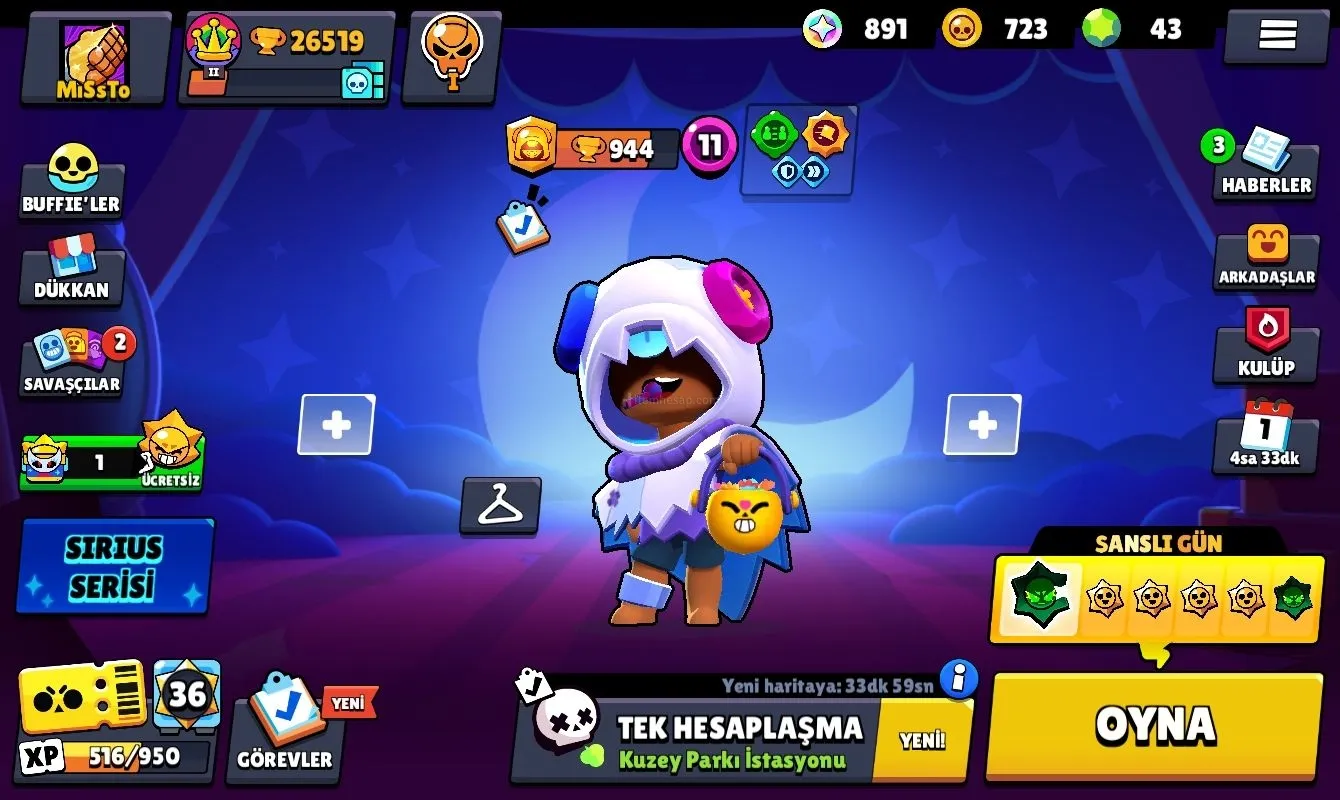Open the Arkadaşlar friends list

coord(1266,257)
